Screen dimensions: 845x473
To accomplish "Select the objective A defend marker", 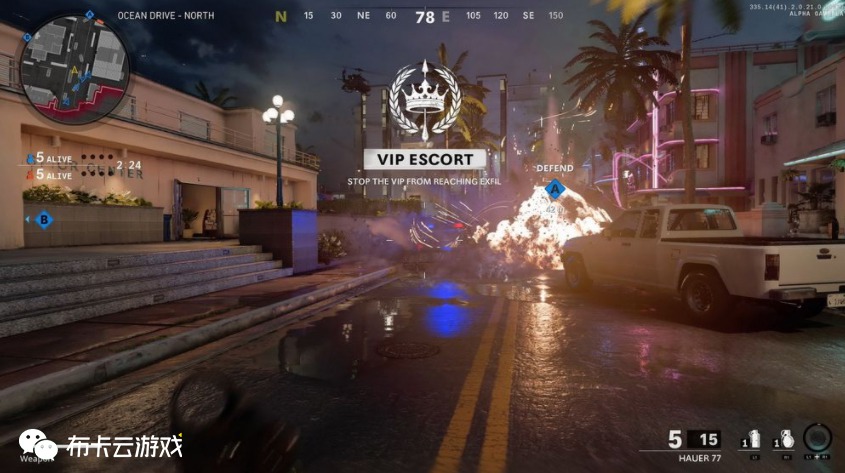I will coord(554,187).
